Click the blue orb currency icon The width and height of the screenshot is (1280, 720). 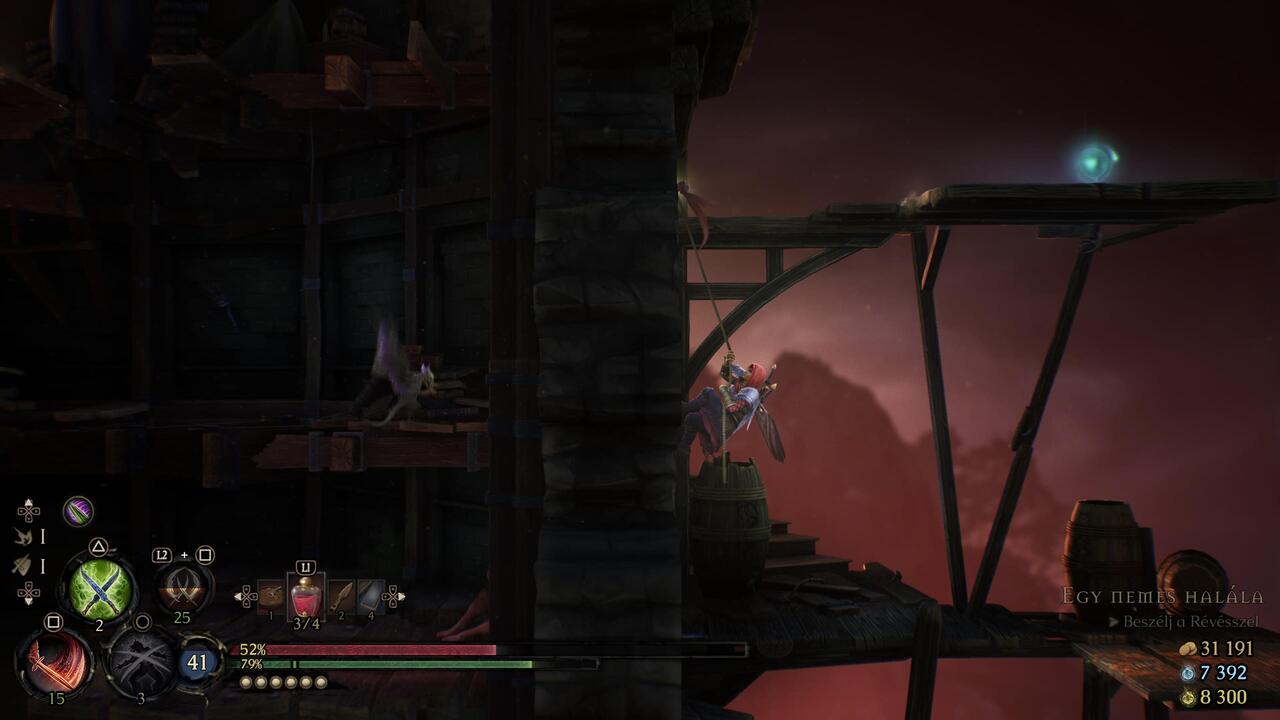[1188, 673]
